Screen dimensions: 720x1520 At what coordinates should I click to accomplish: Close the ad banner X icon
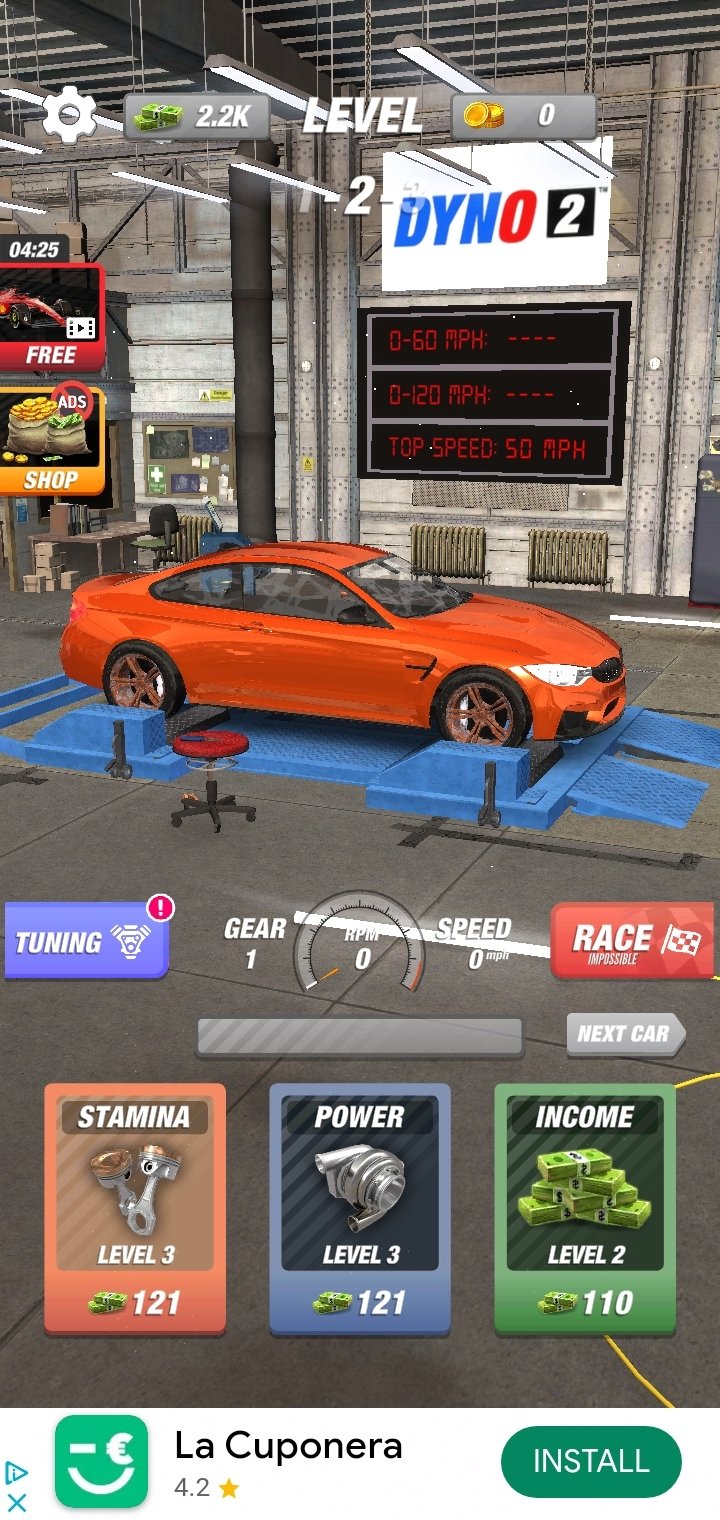[16, 1502]
